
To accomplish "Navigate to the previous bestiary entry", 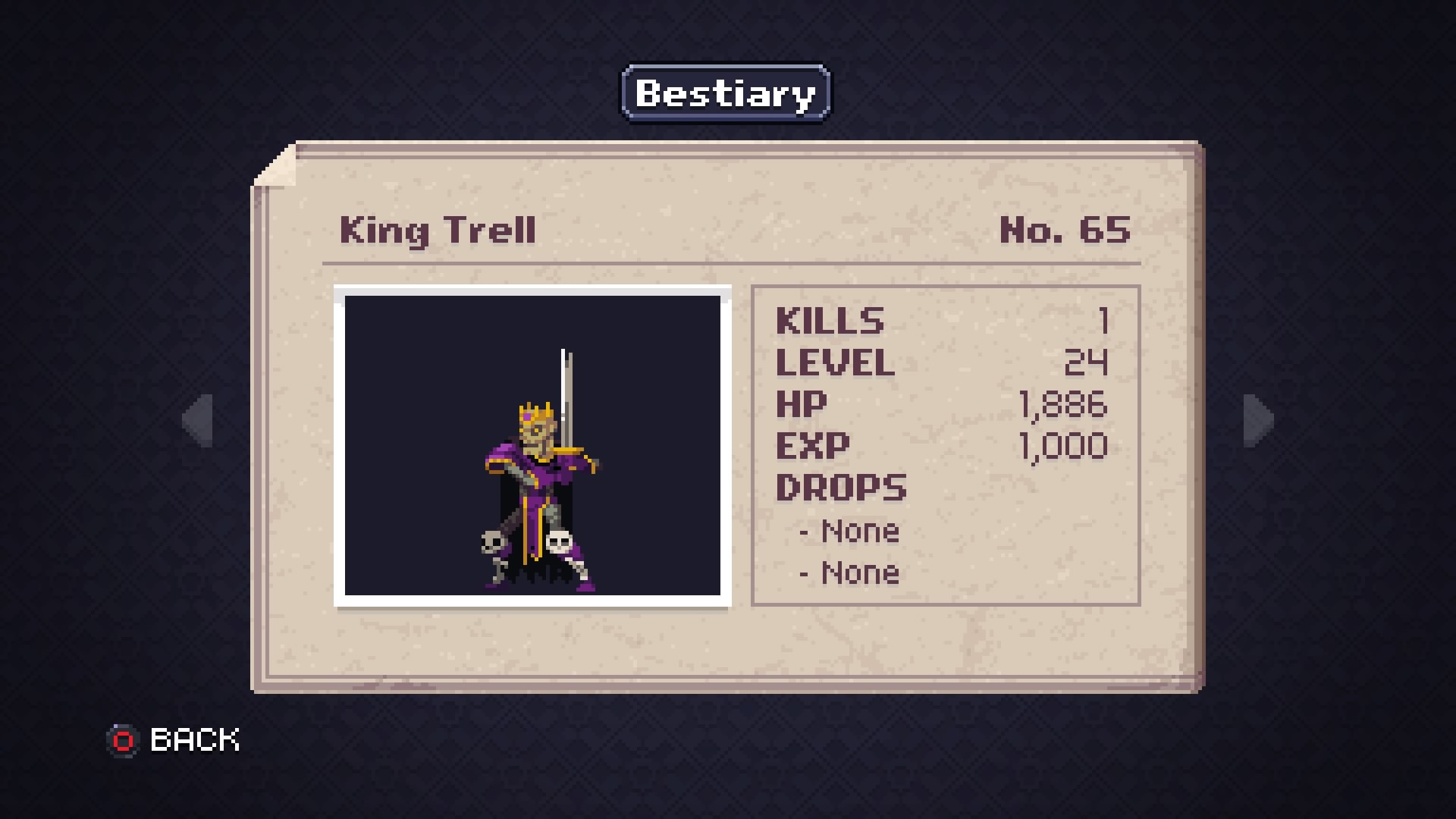I will [x=196, y=422].
